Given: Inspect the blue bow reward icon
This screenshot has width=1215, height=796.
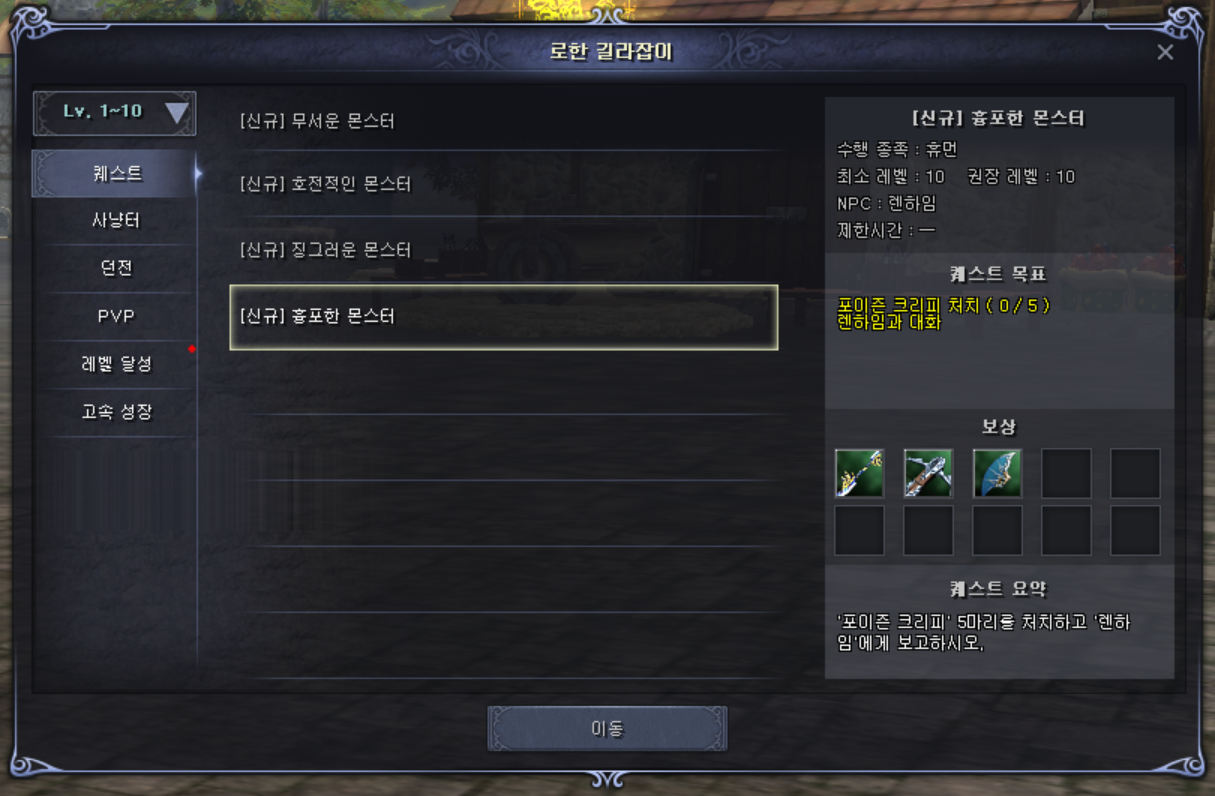Looking at the screenshot, I should click(997, 473).
